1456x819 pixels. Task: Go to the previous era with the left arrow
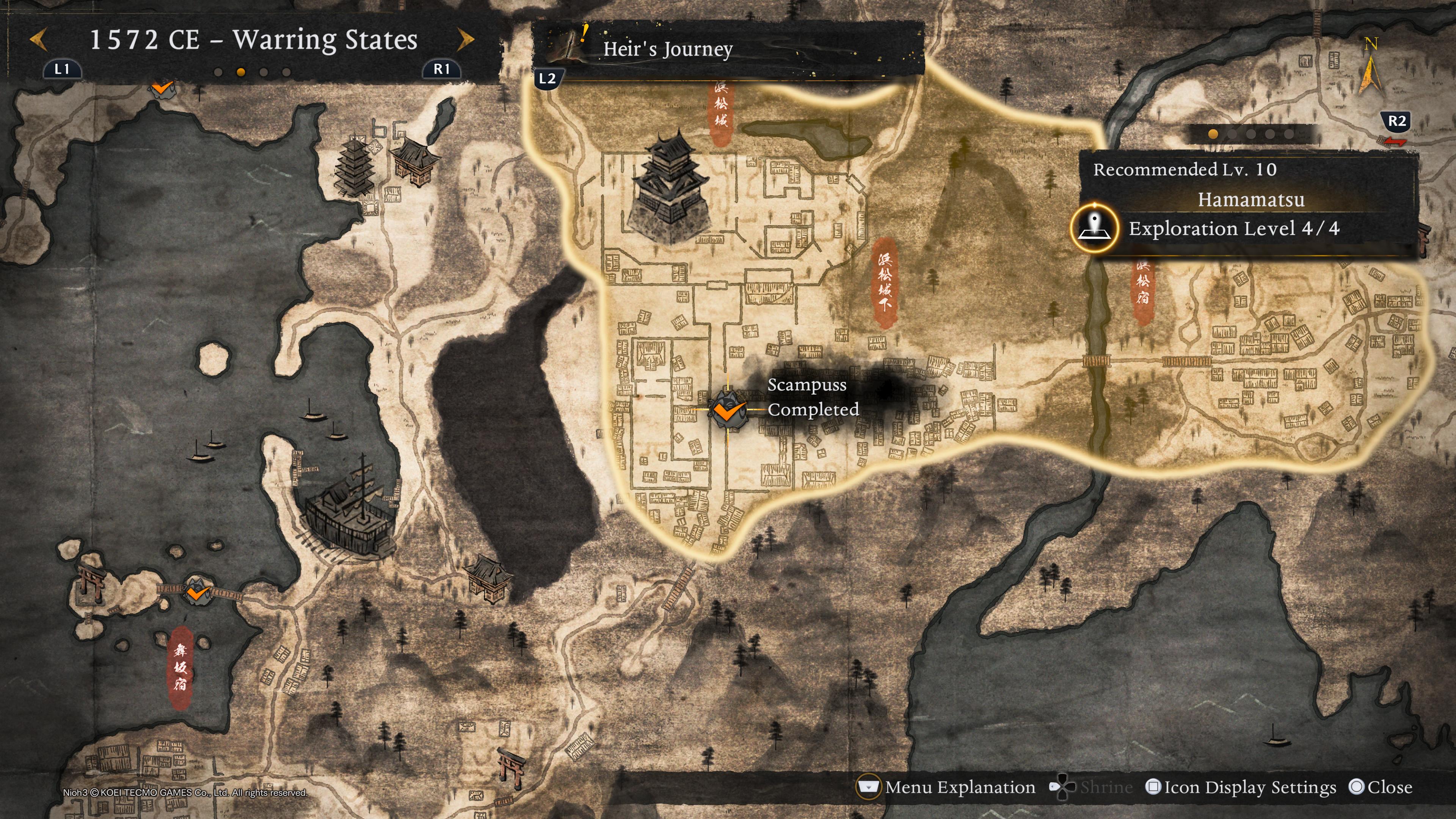(x=38, y=39)
